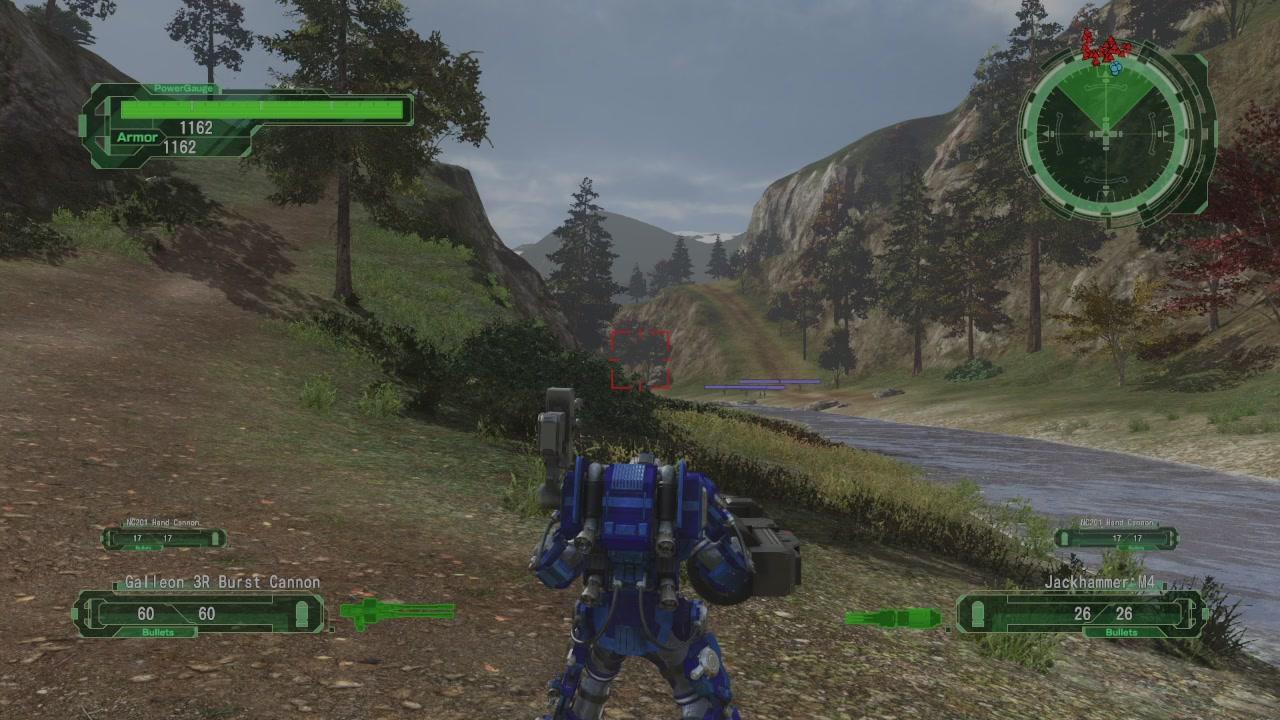Click the Armor shield emblem on the gauge panel
The image size is (1280, 720).
point(136,137)
